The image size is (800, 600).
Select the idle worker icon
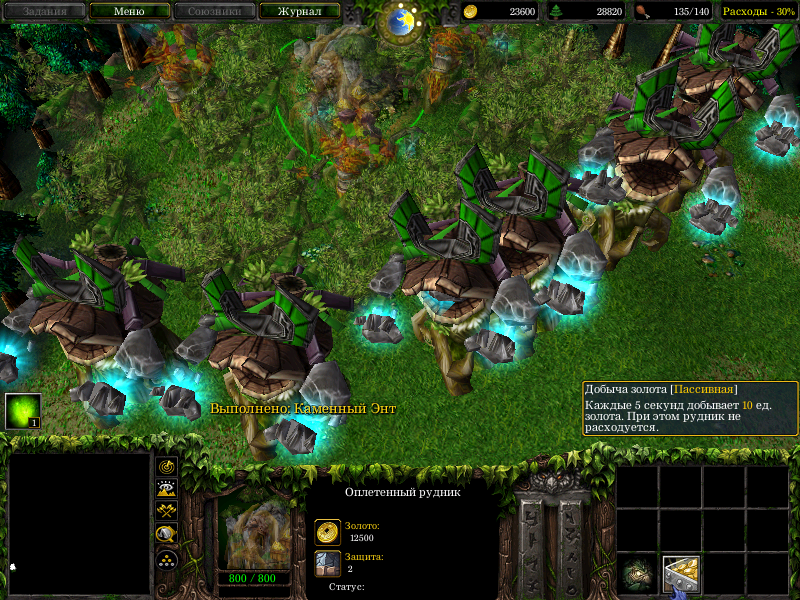23,411
